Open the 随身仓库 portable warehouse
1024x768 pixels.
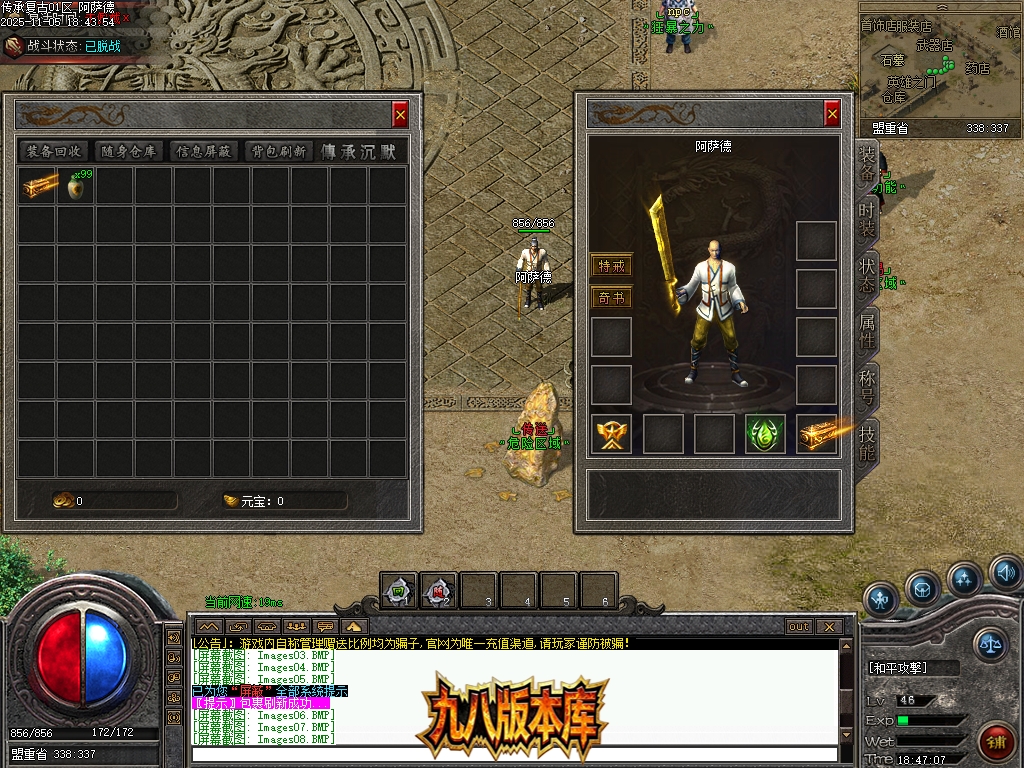click(129, 151)
